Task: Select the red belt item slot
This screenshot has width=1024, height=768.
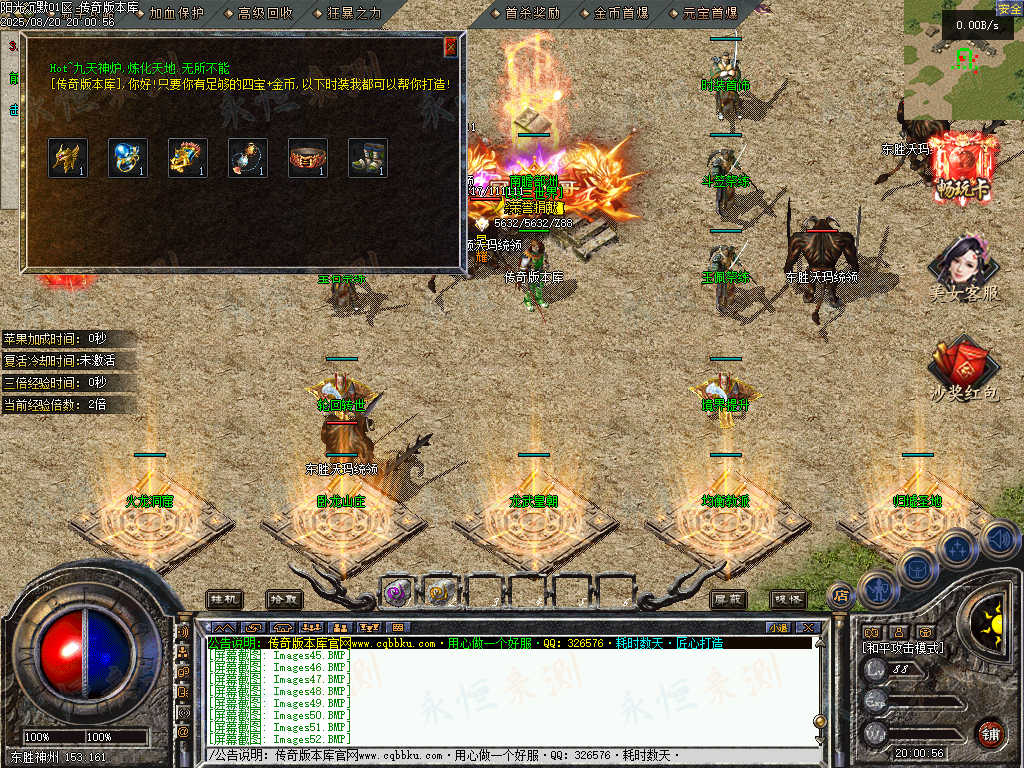Action: tap(308, 158)
